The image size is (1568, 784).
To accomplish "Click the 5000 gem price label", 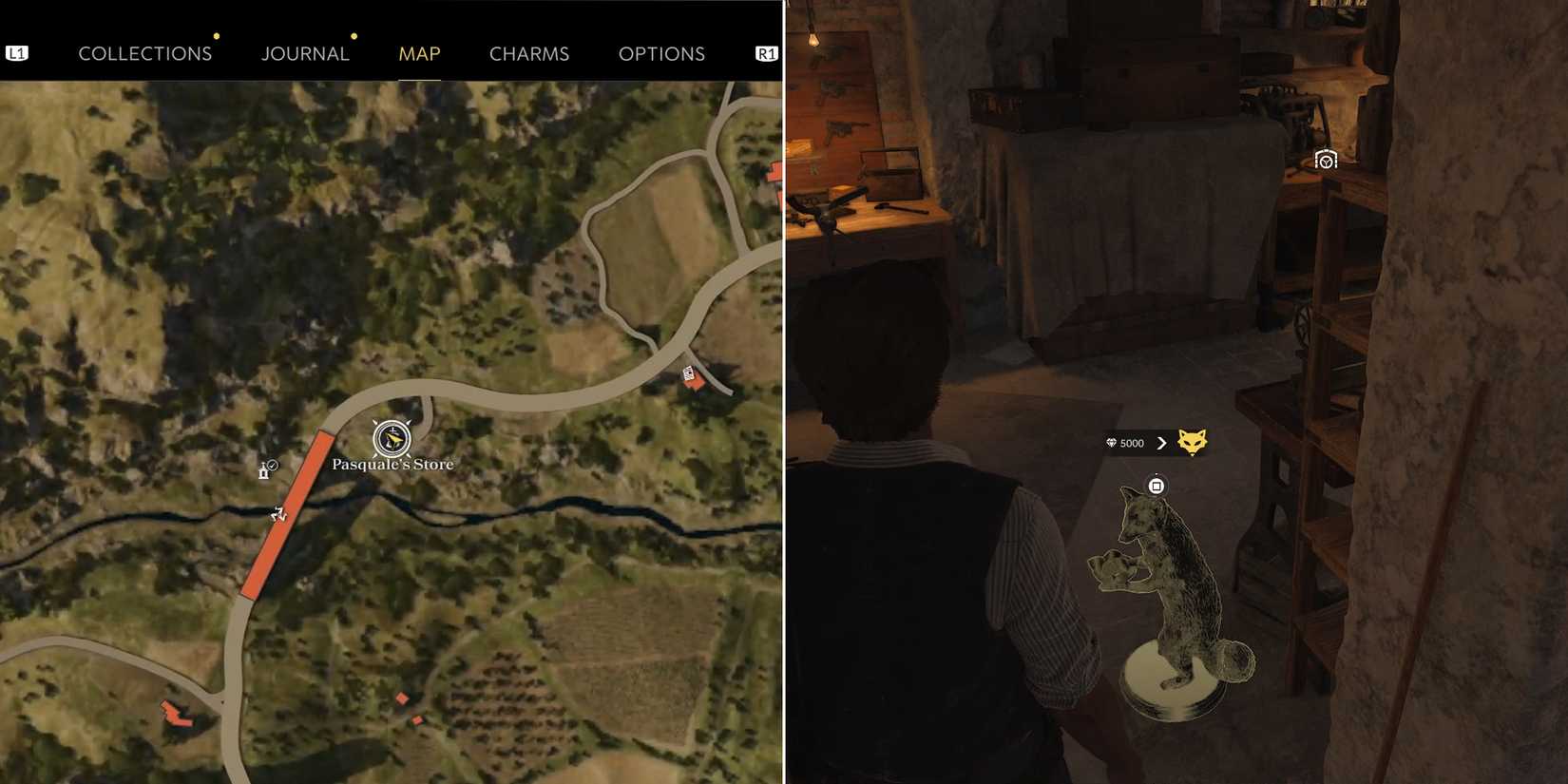I will tap(1132, 443).
